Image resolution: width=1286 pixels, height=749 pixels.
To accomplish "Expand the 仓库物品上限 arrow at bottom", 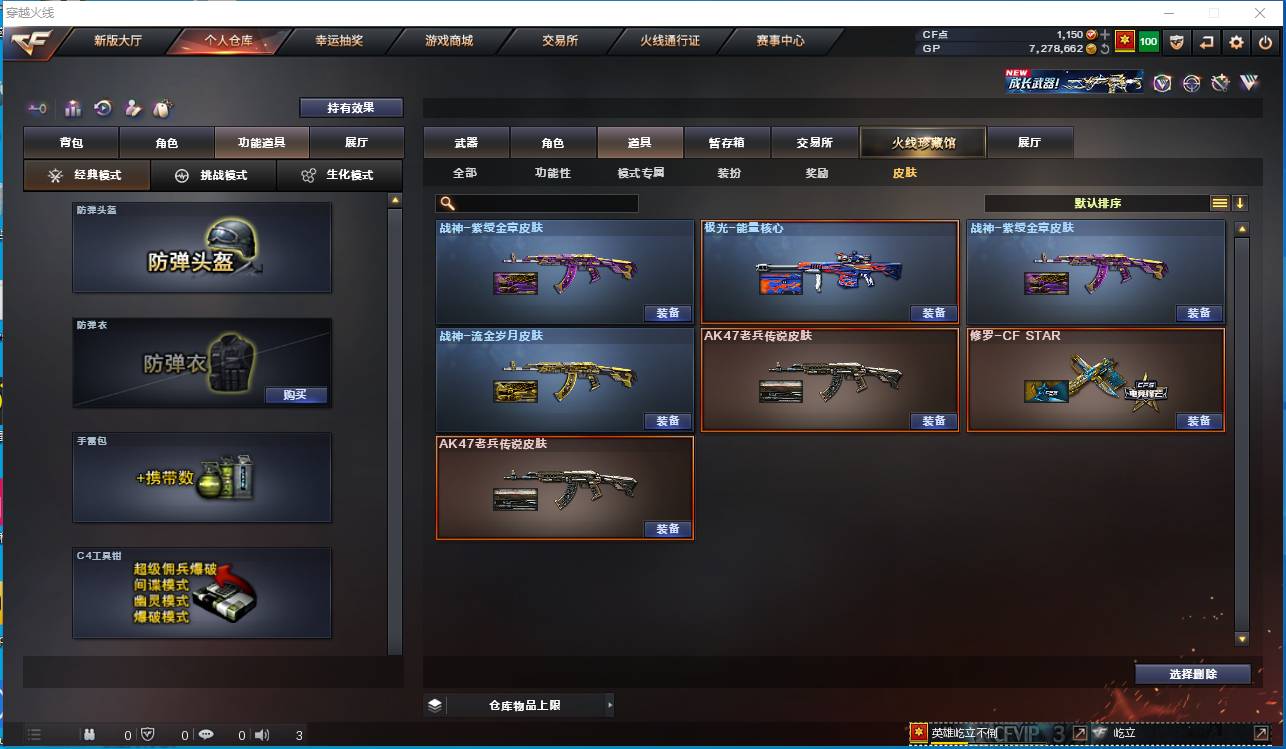I will pos(610,704).
